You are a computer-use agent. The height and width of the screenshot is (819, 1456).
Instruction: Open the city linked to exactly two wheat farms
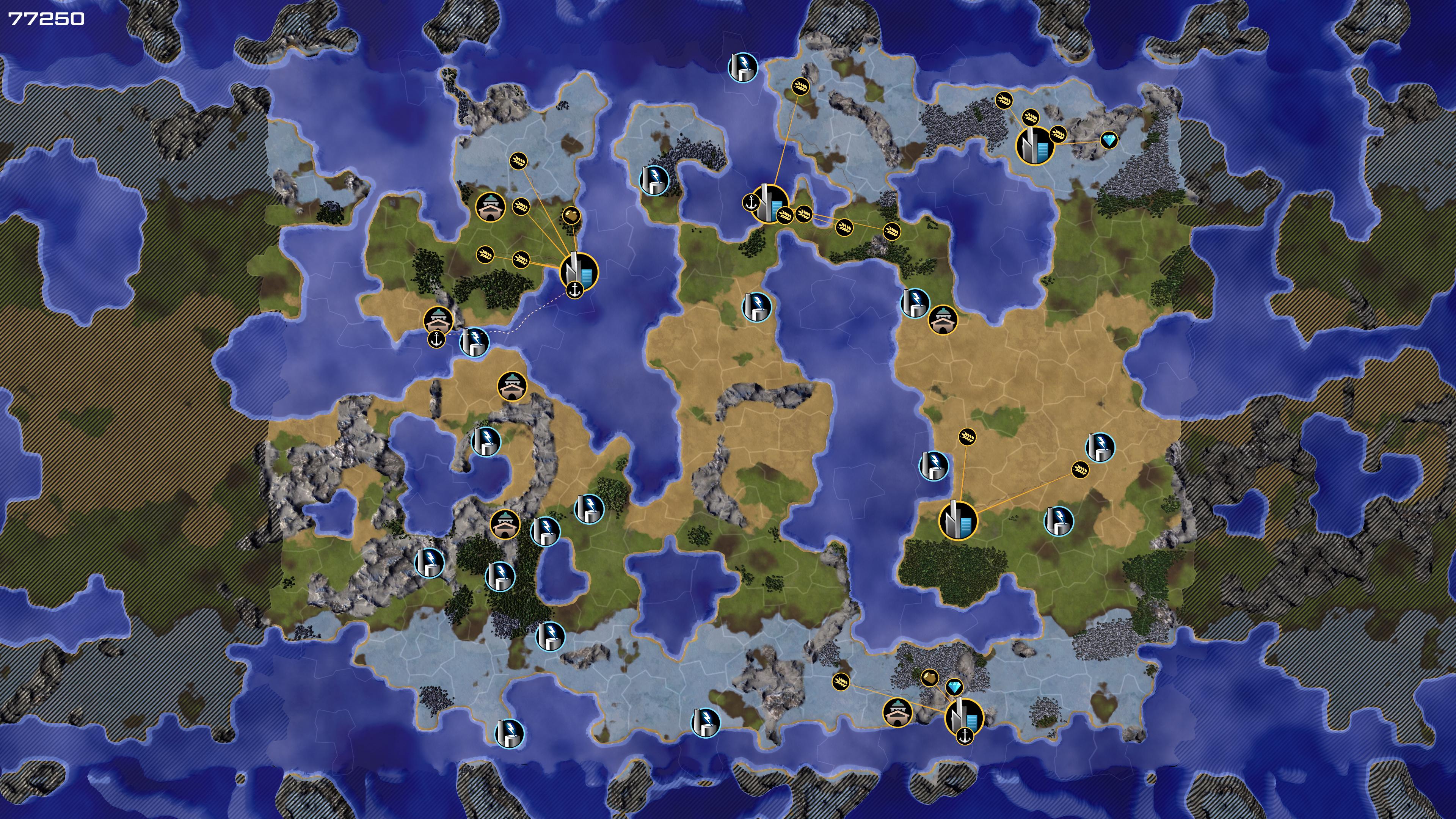click(x=958, y=520)
